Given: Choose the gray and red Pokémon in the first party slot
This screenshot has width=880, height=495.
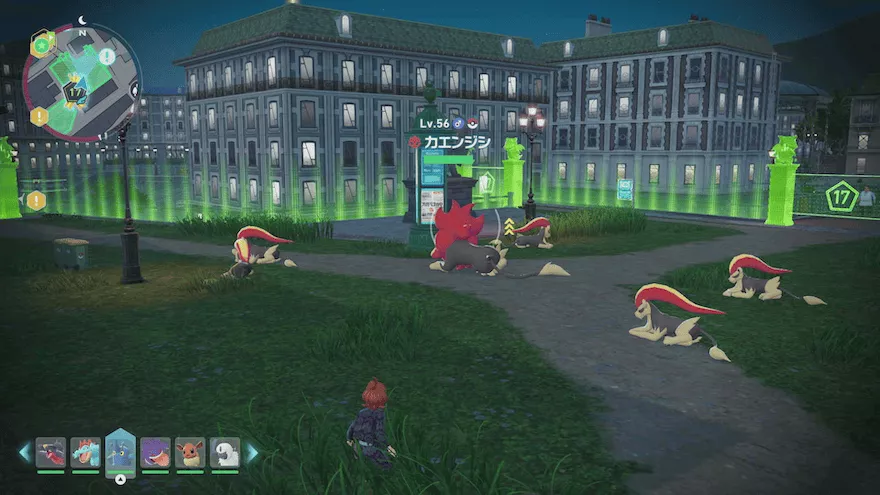Looking at the screenshot, I should tap(51, 453).
